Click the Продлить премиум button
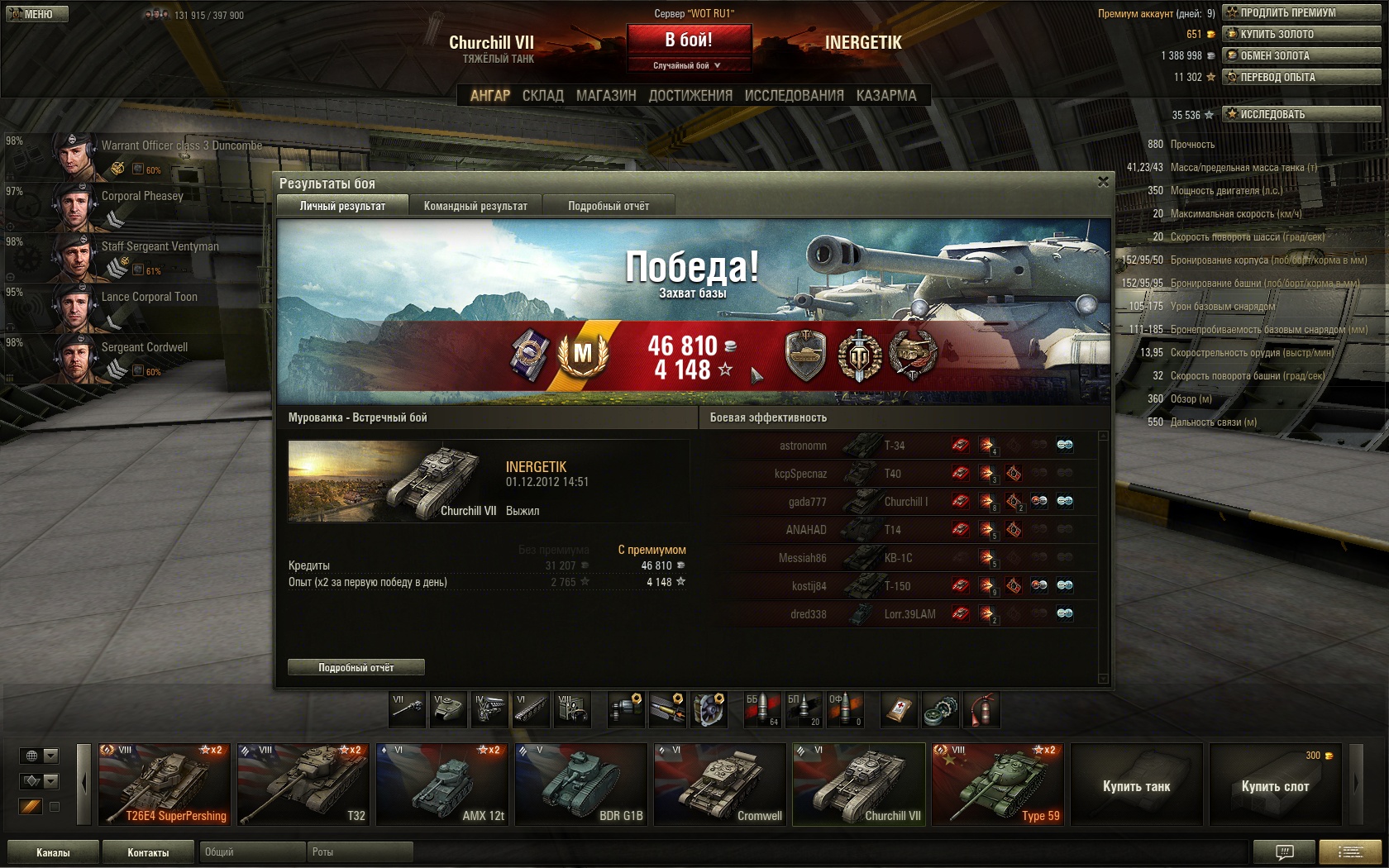Image resolution: width=1389 pixels, height=868 pixels. pyautogui.click(x=1301, y=12)
